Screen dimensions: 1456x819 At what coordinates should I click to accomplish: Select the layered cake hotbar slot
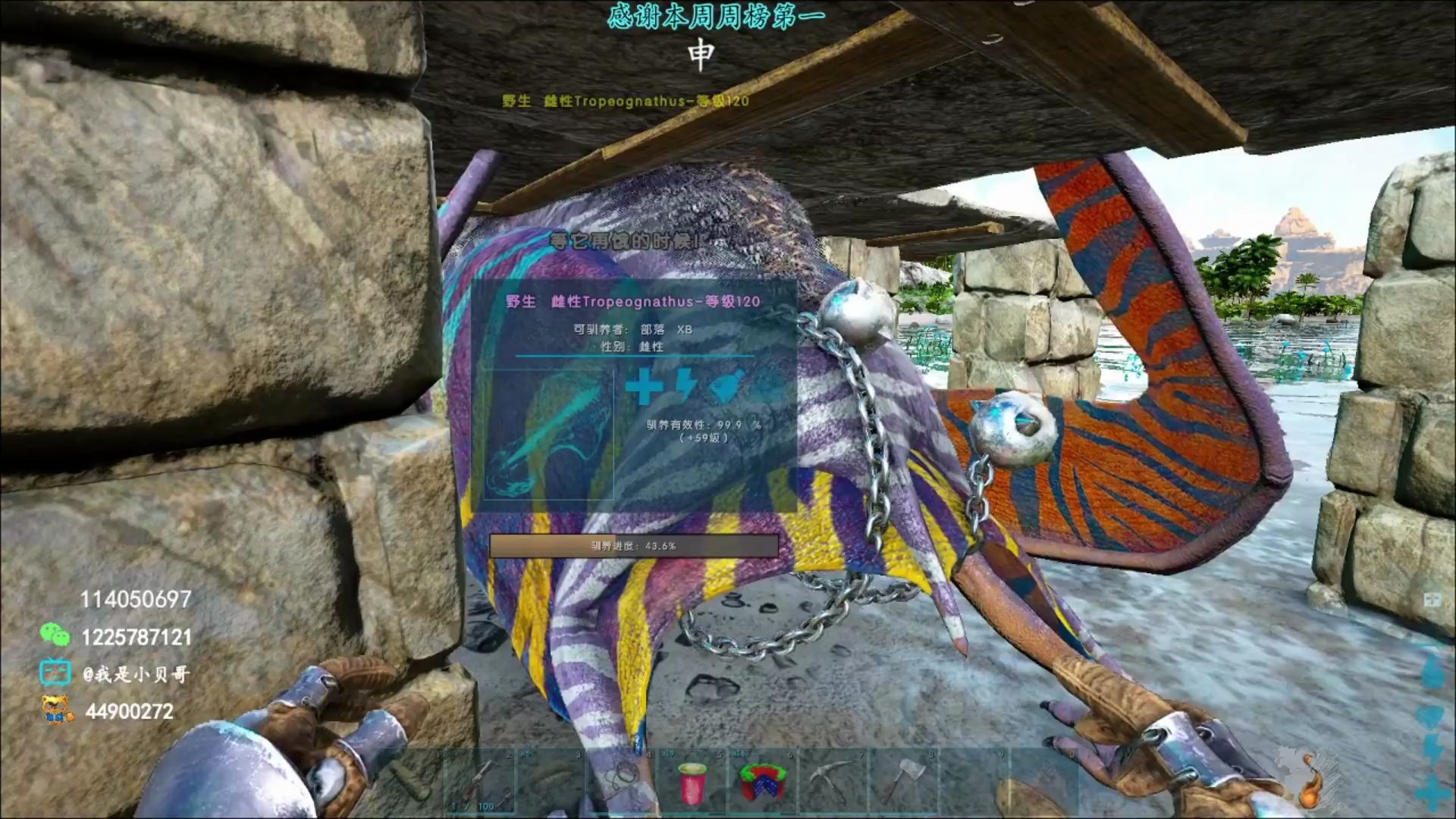(x=761, y=781)
